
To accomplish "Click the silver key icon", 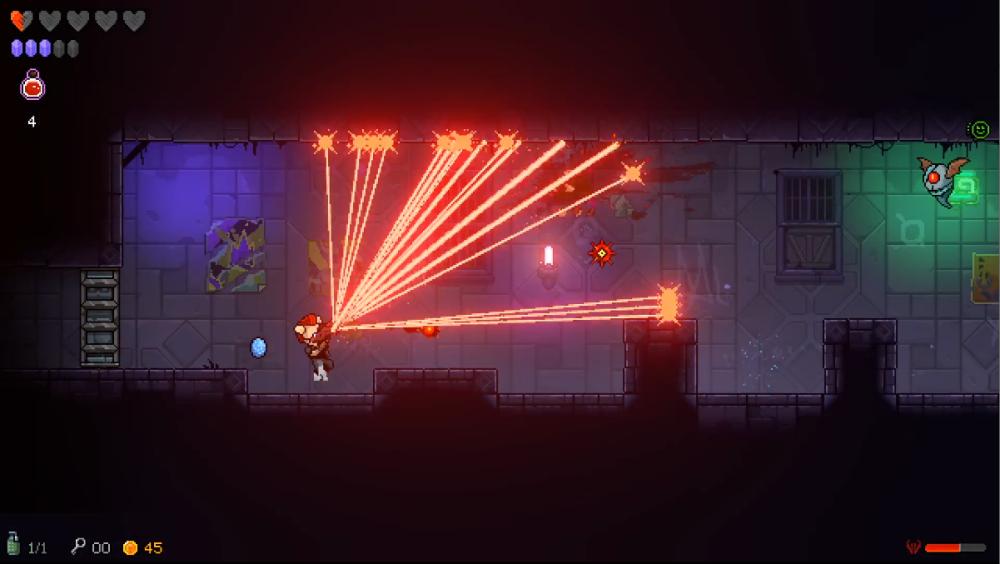I will tap(78, 546).
